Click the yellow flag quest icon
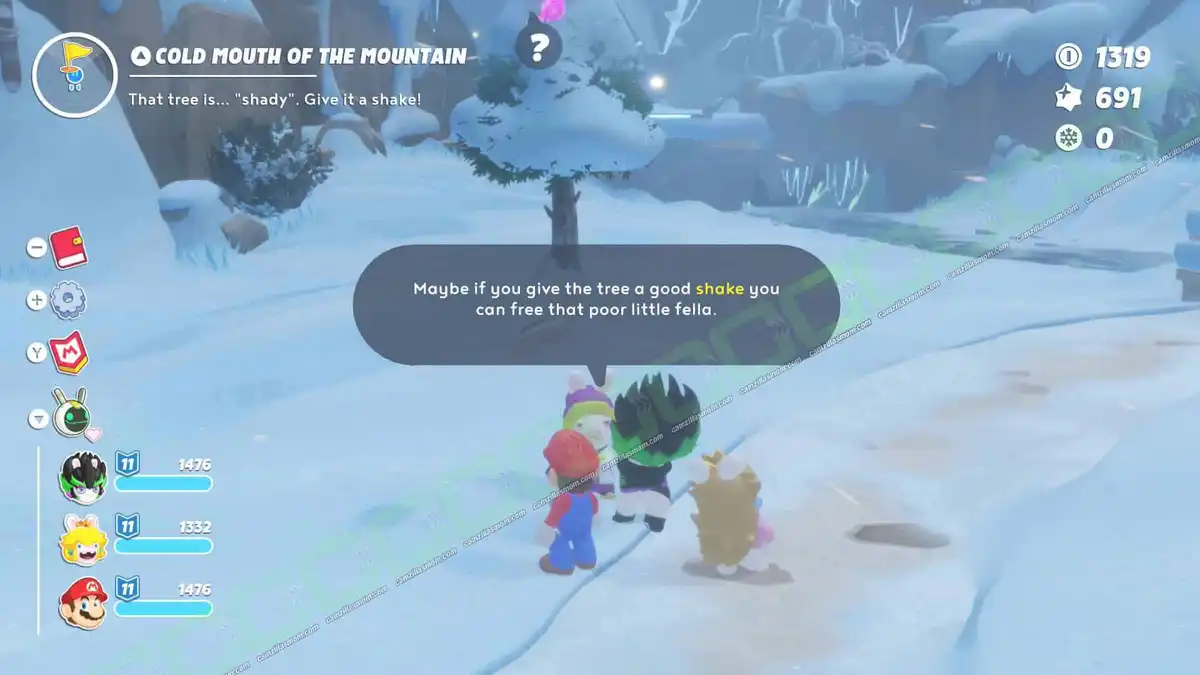 tap(69, 74)
